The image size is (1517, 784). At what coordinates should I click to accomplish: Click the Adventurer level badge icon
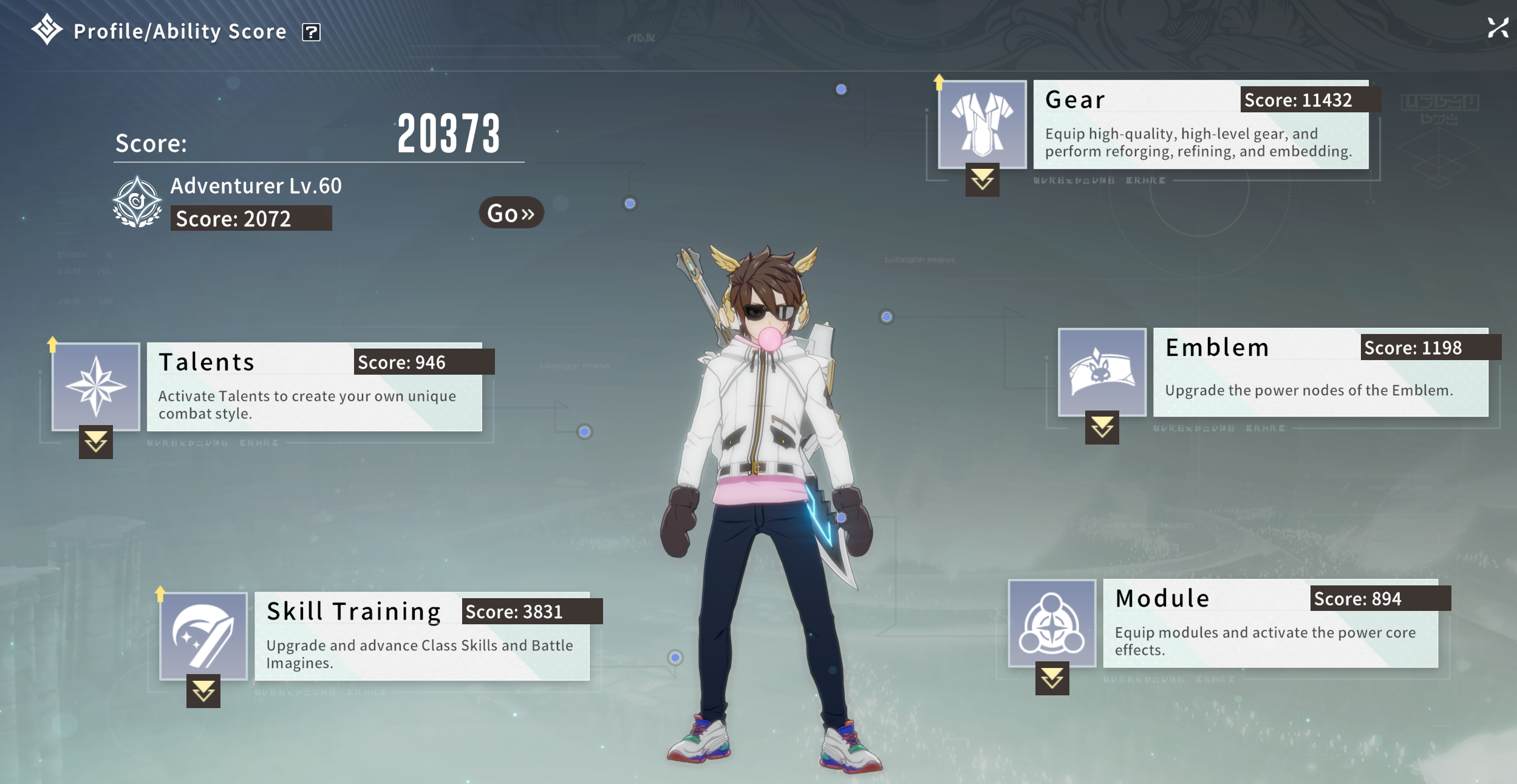click(x=137, y=202)
